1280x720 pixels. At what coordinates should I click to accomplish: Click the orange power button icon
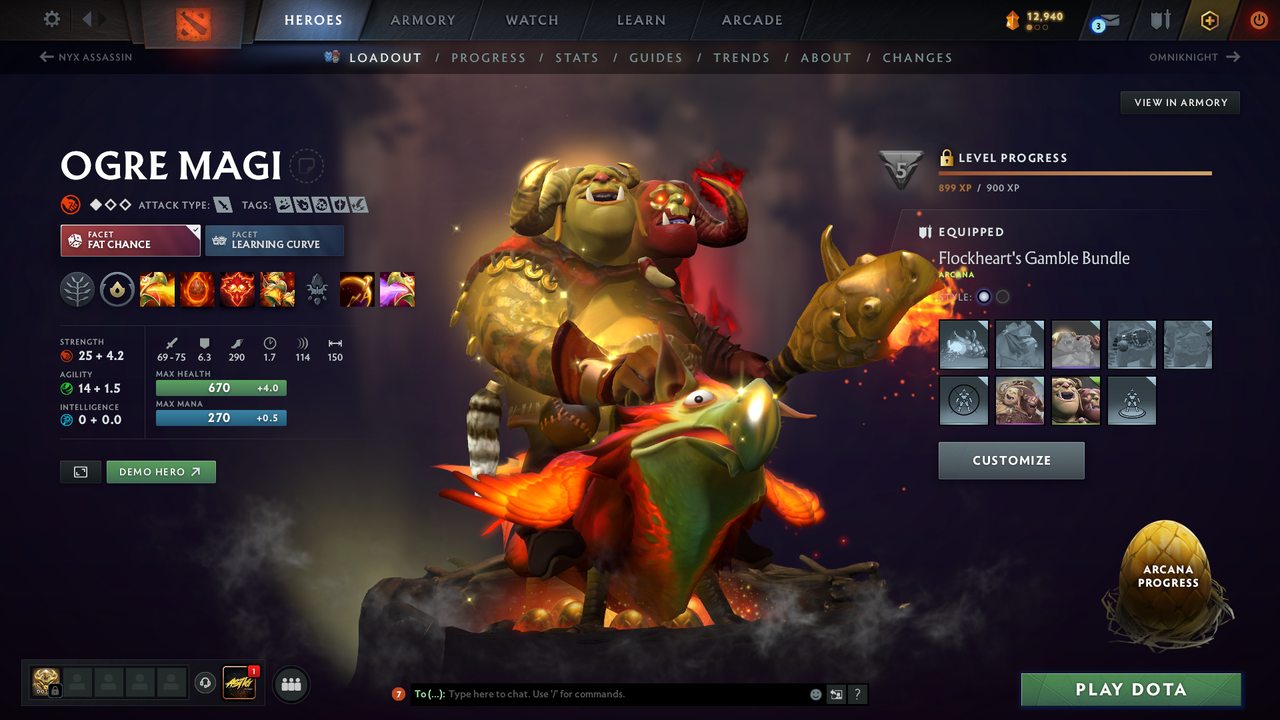[1257, 19]
